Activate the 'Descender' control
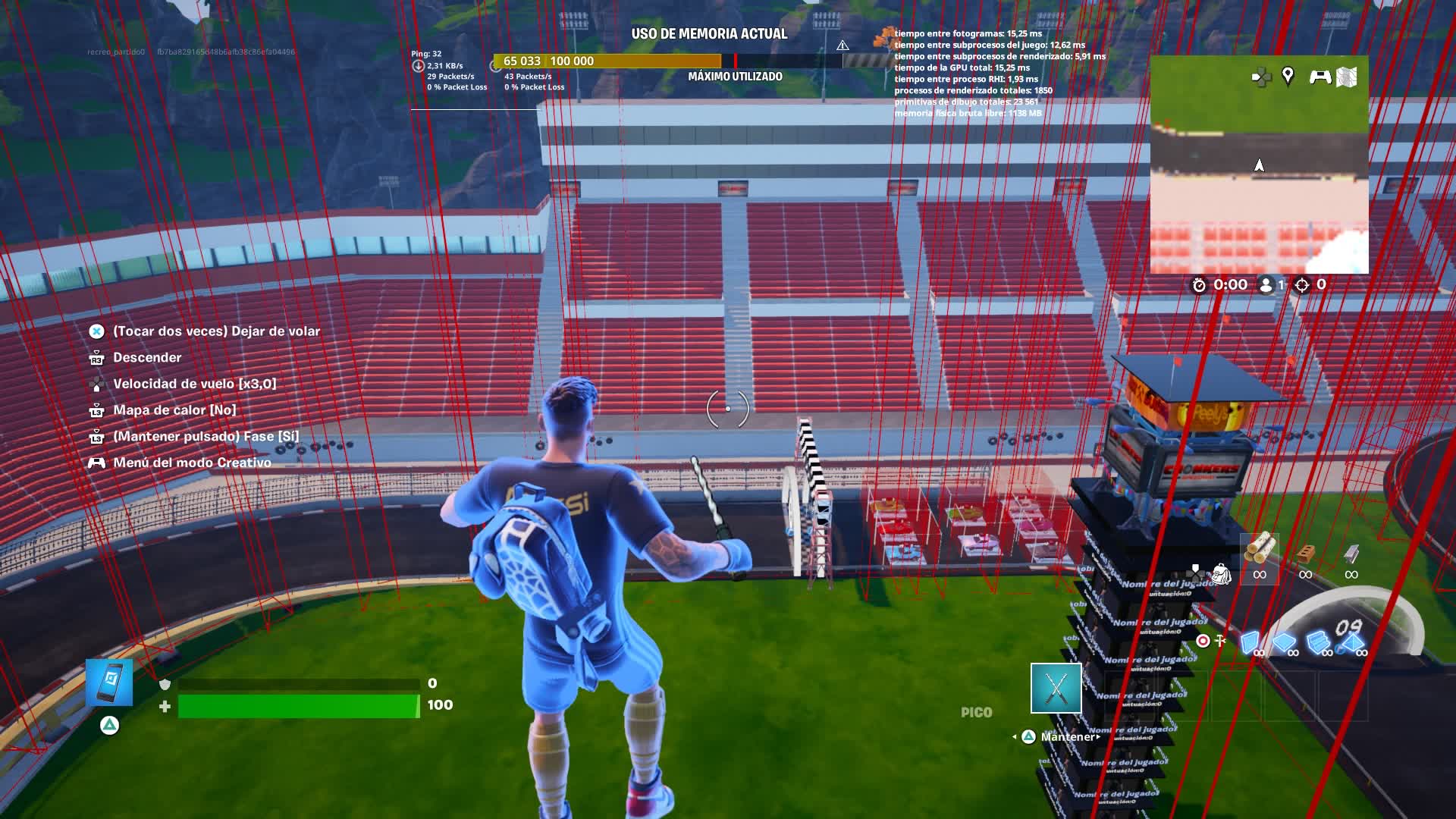 tap(146, 357)
